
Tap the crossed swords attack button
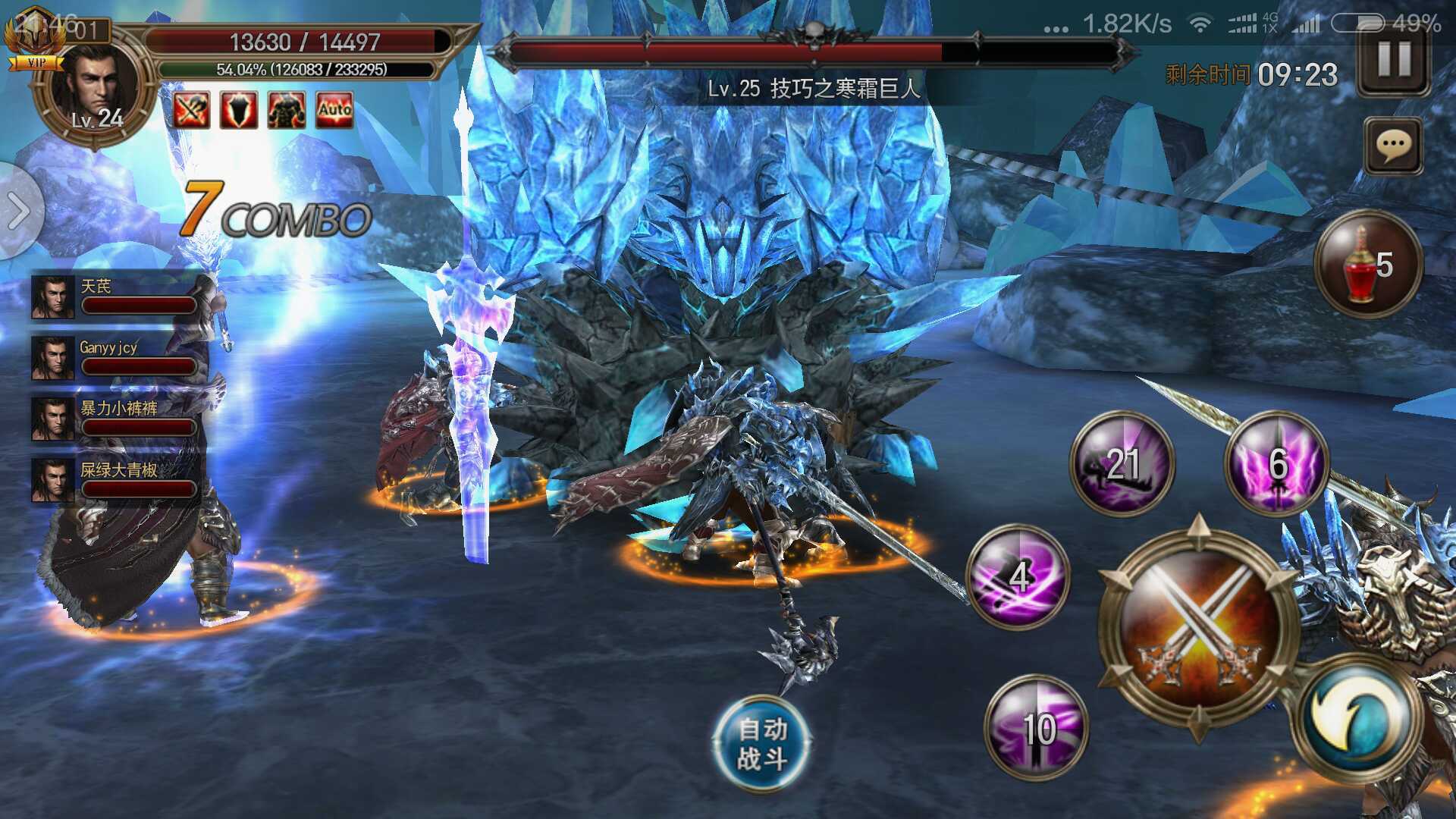click(x=1197, y=627)
